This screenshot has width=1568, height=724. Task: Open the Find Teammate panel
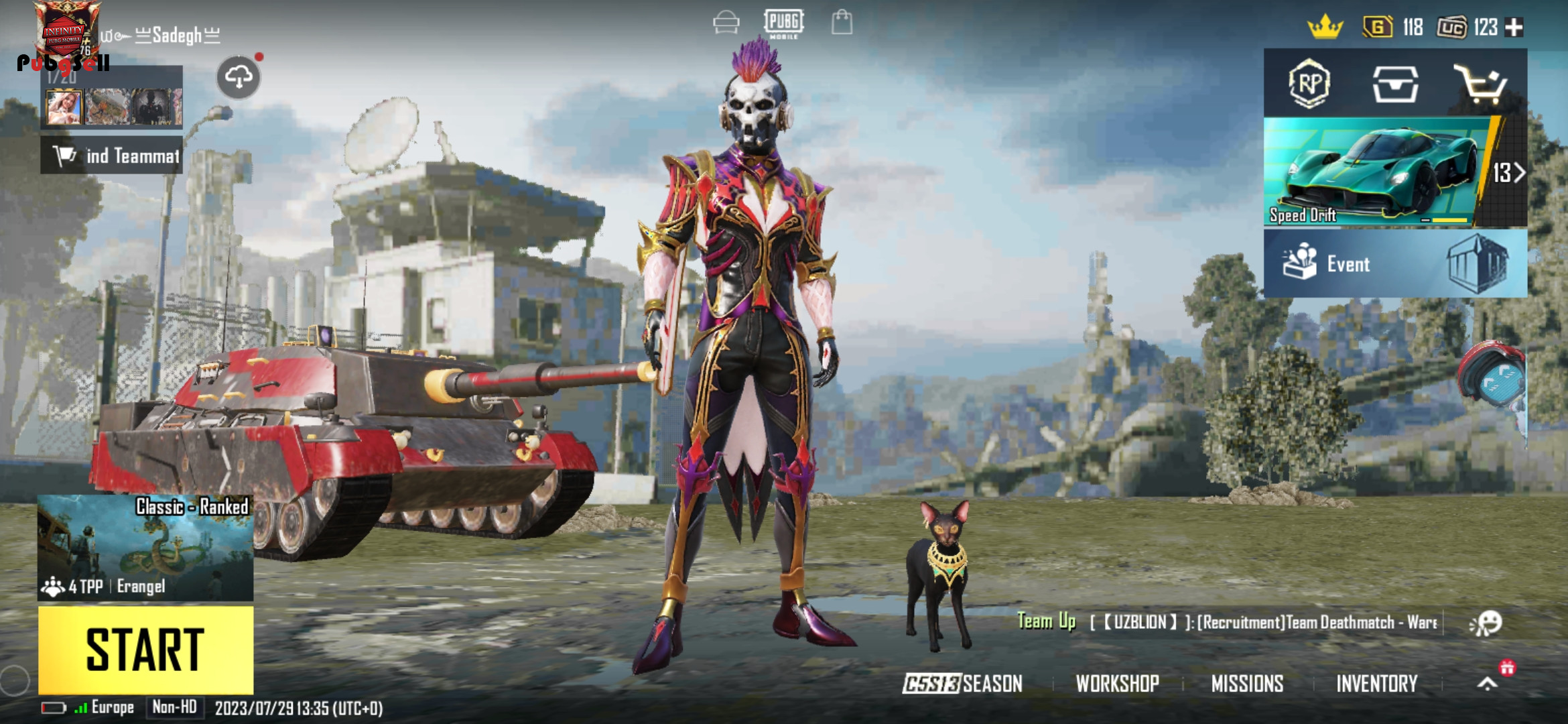[112, 156]
